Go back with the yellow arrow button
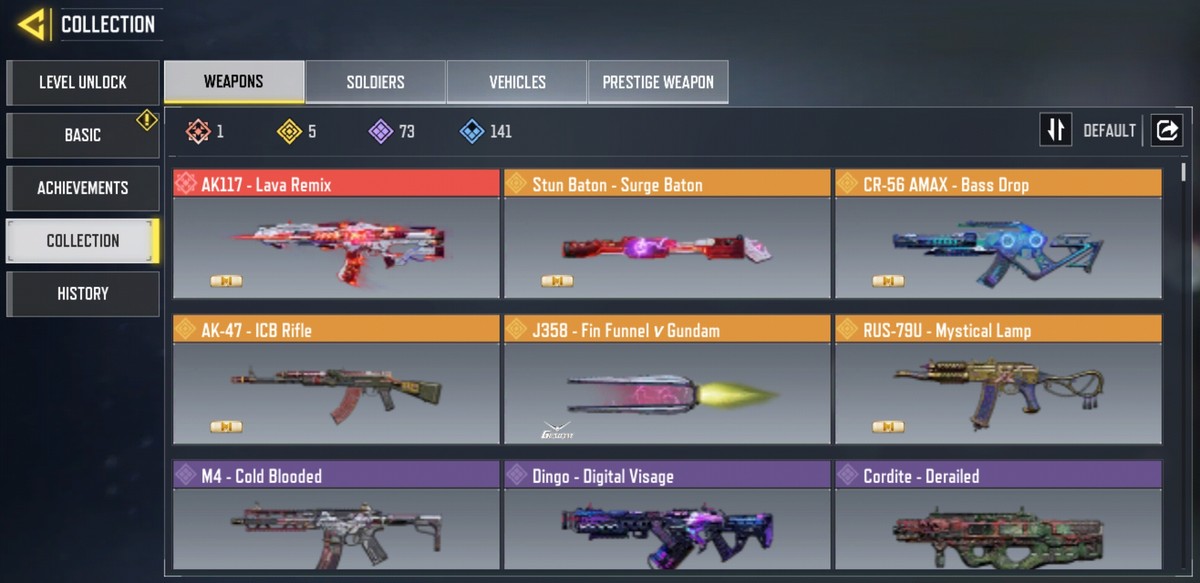This screenshot has width=1200, height=583. tap(33, 24)
